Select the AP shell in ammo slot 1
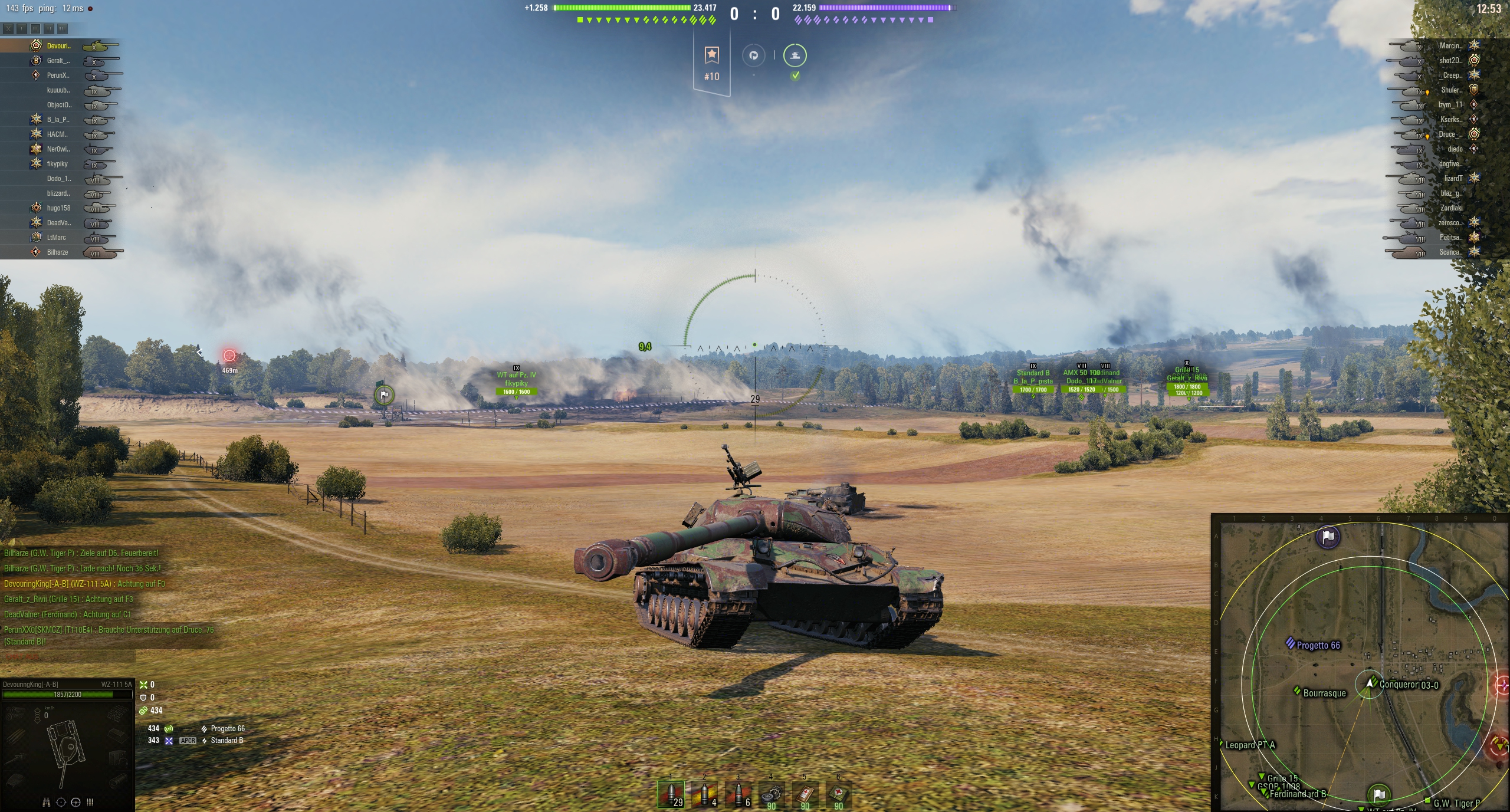Image resolution: width=1510 pixels, height=812 pixels. coord(671,796)
